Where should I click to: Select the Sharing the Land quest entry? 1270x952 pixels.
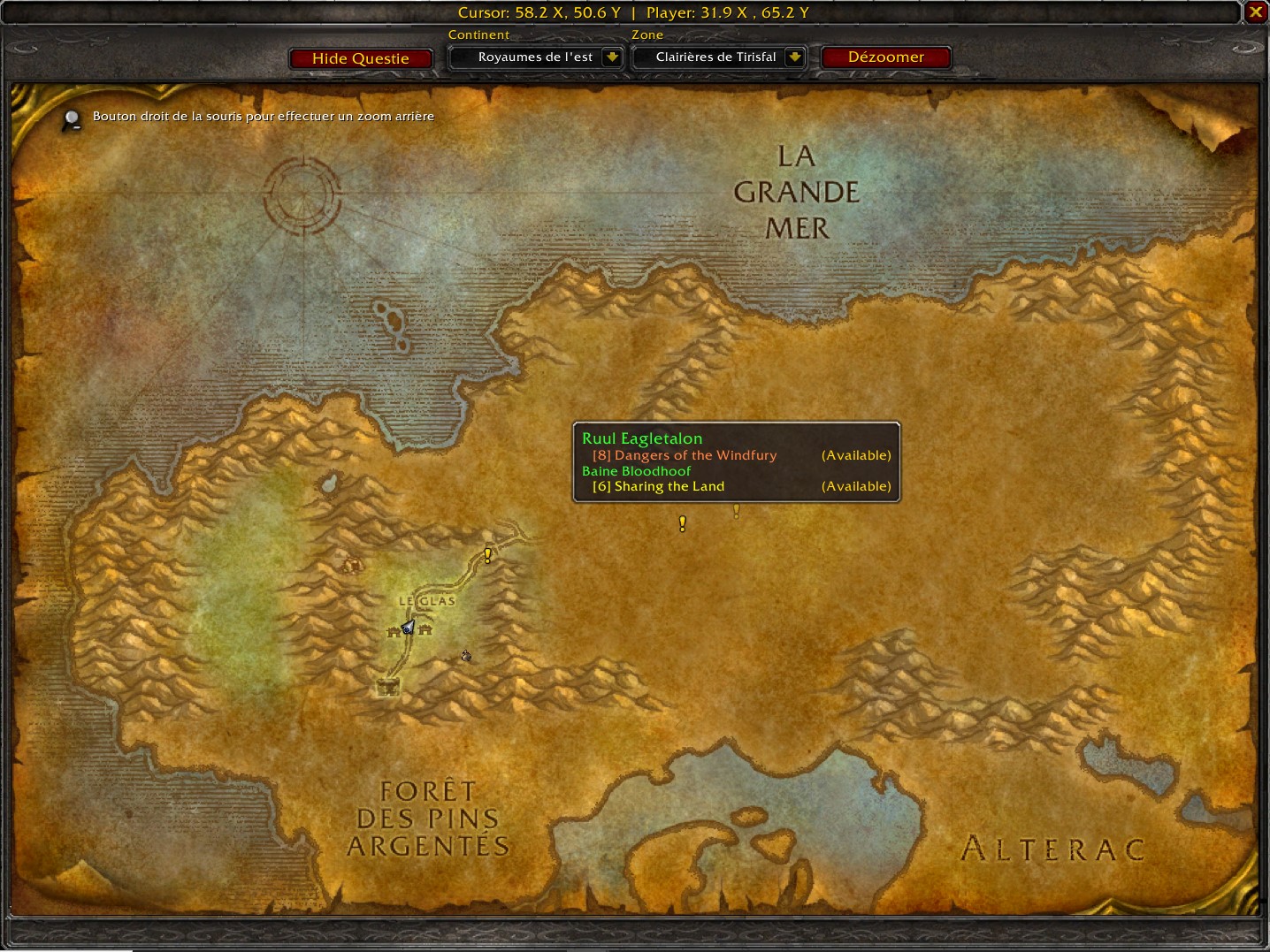657,485
